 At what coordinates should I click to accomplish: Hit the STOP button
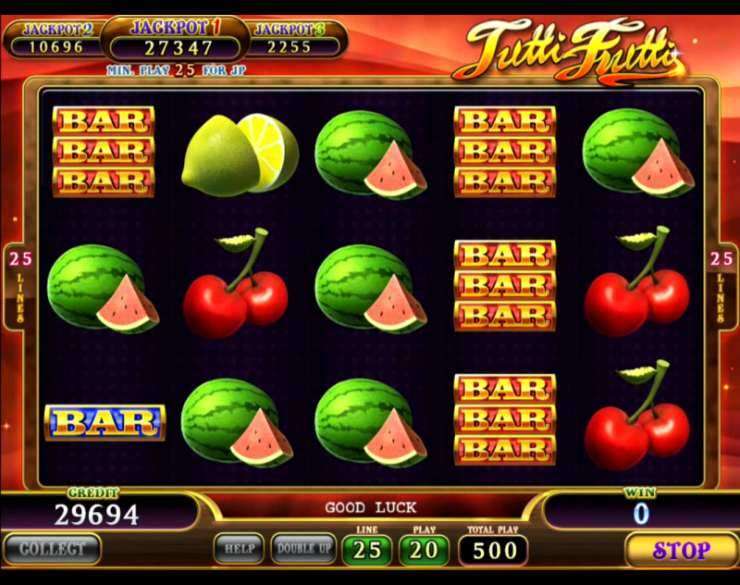coord(681,550)
